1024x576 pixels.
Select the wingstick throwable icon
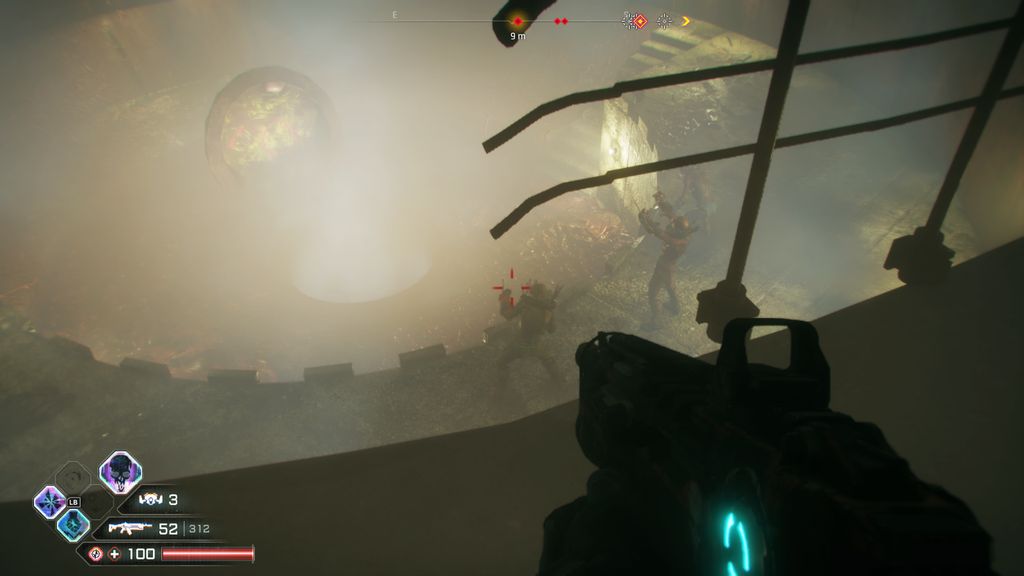tap(151, 500)
